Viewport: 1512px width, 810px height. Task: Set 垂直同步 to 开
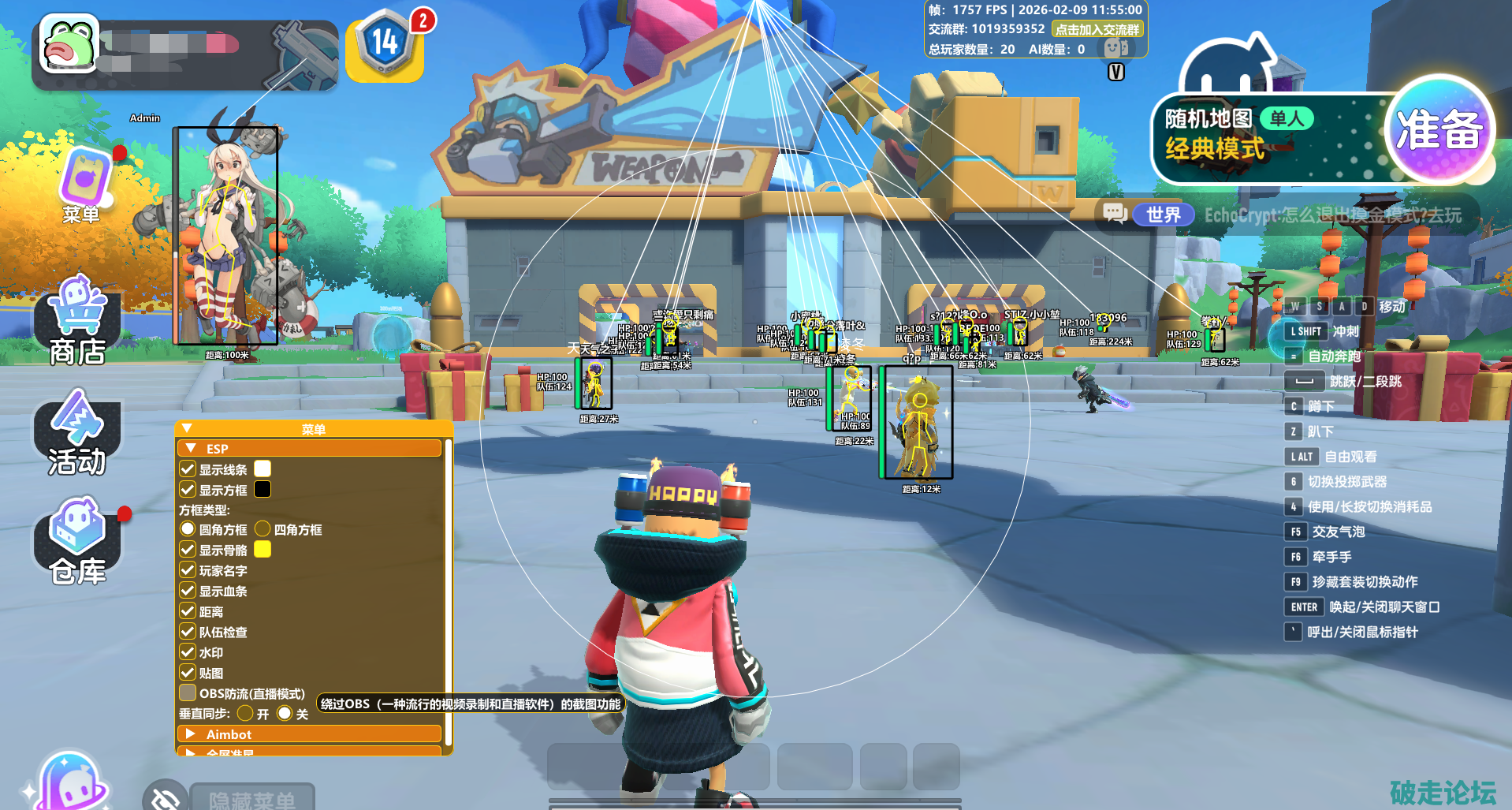pyautogui.click(x=245, y=714)
